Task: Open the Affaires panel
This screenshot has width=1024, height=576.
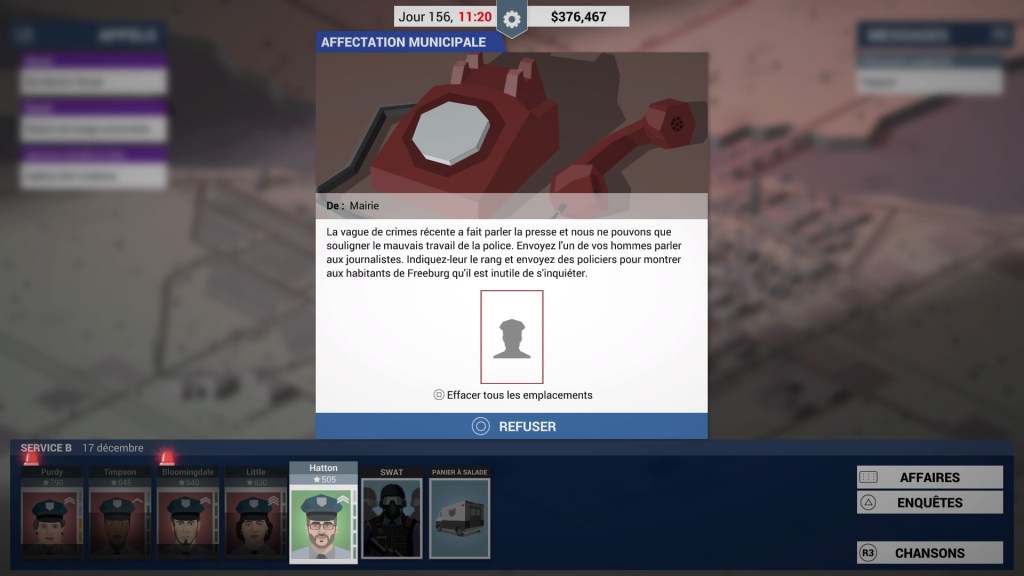Action: 929,478
